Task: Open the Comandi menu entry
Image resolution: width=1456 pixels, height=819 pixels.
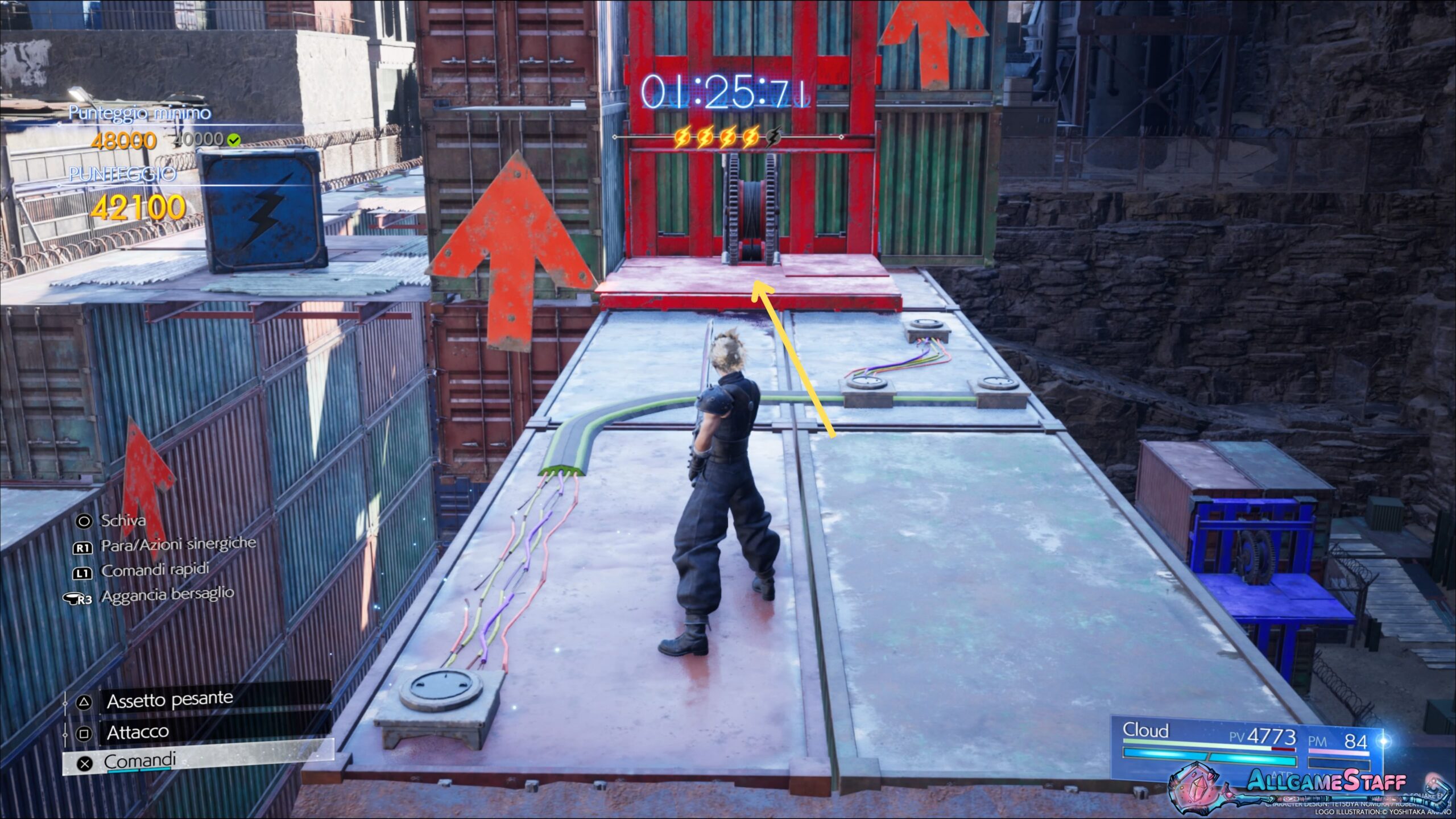Action: pos(140,761)
